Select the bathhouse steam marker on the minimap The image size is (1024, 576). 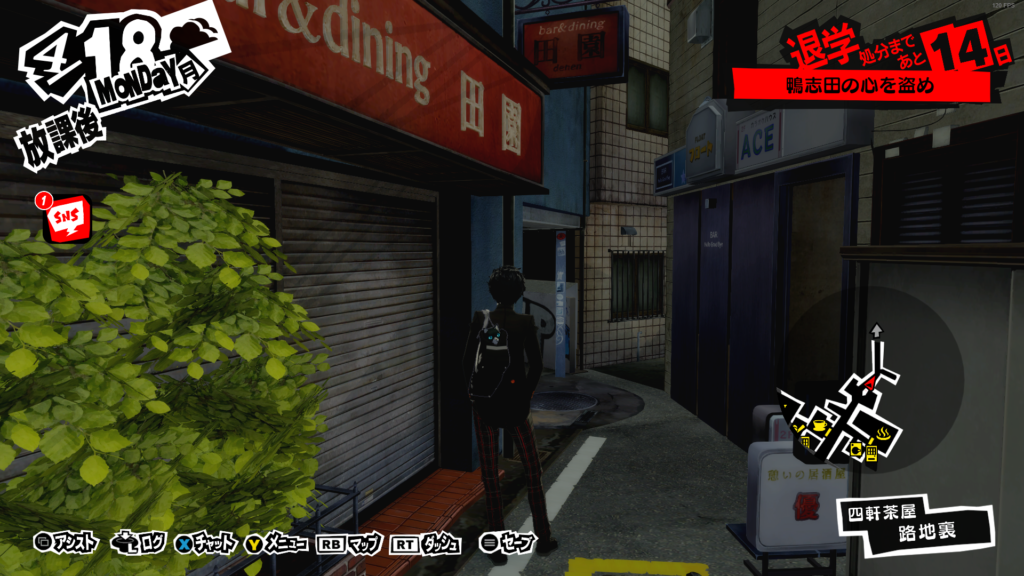point(885,433)
